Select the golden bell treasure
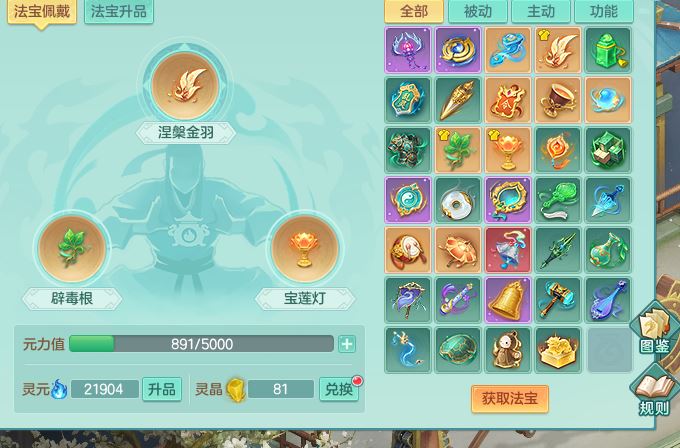 [508, 300]
